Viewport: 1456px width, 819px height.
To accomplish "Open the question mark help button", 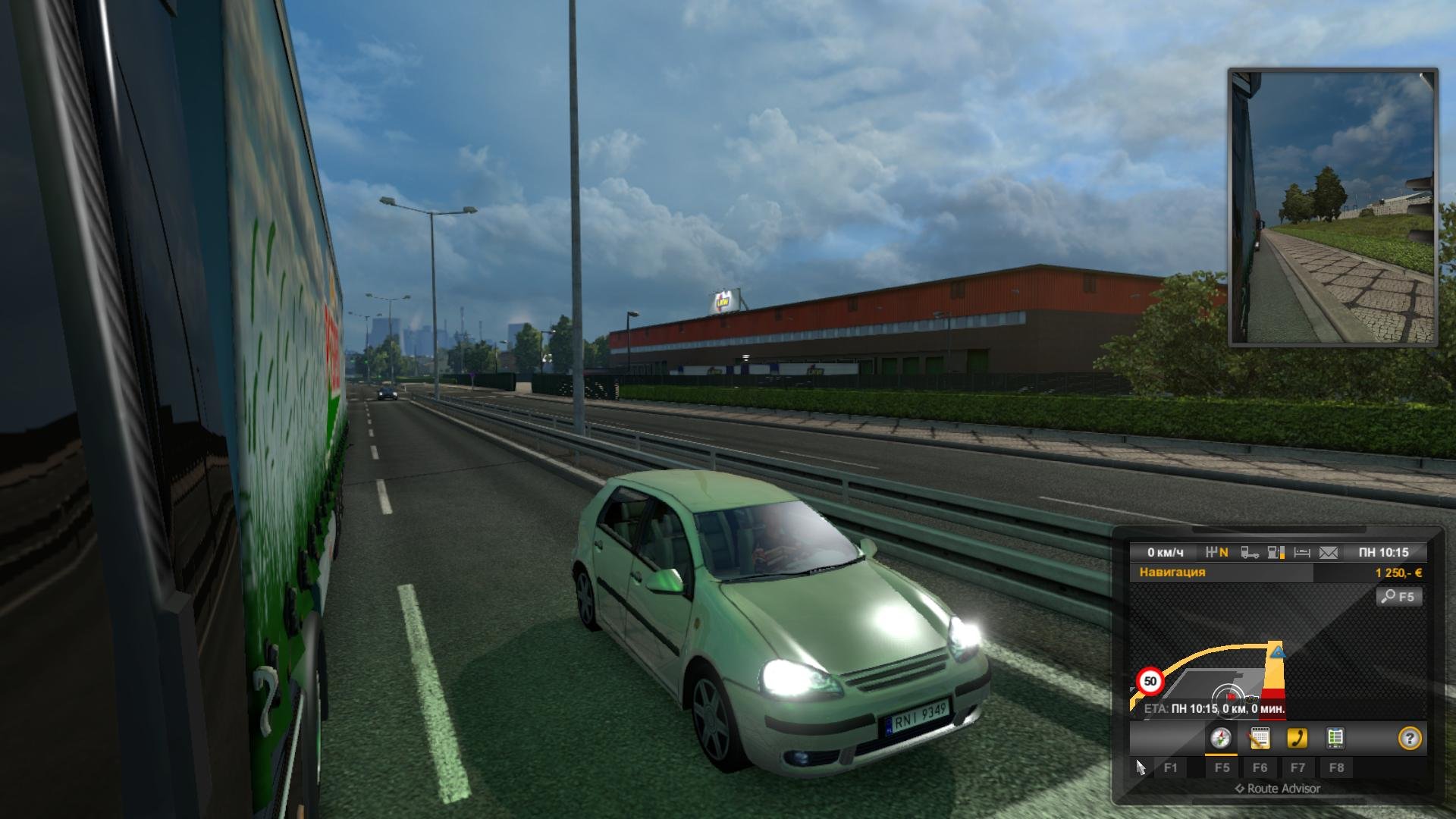I will pos(1410,739).
